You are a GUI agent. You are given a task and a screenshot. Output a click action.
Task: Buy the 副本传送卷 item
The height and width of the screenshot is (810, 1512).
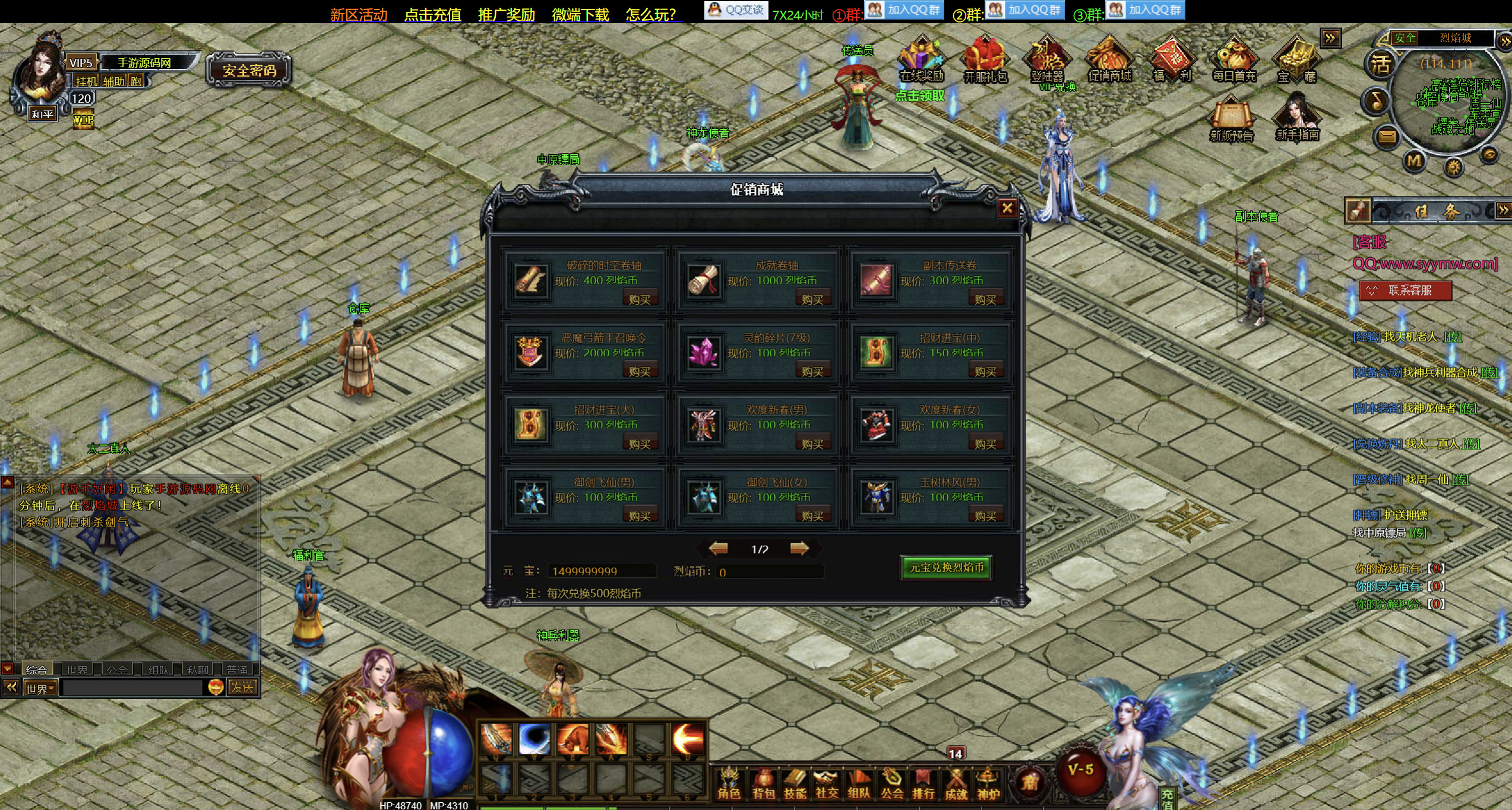tap(985, 299)
